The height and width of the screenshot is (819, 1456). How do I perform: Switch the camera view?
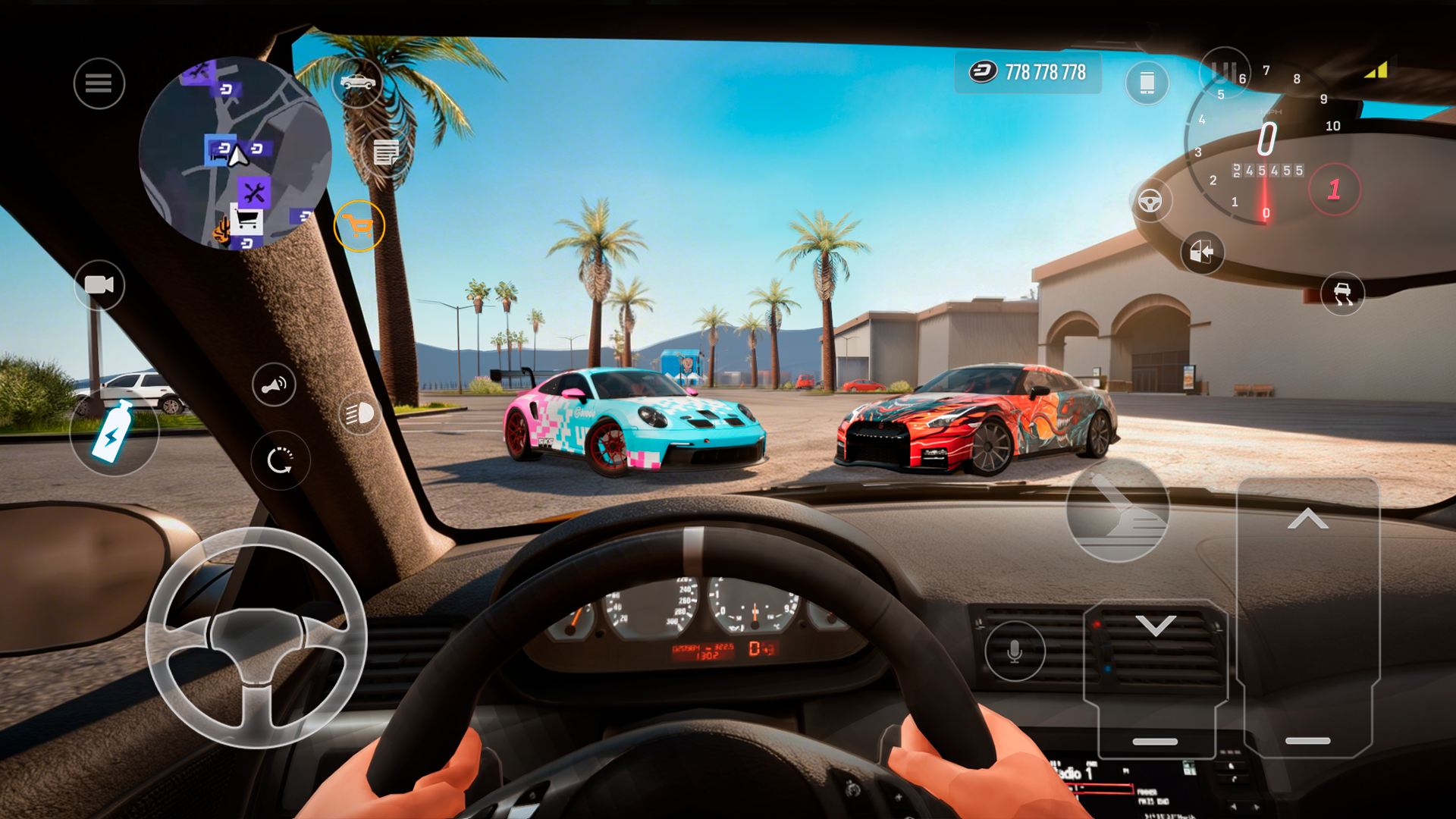coord(99,286)
